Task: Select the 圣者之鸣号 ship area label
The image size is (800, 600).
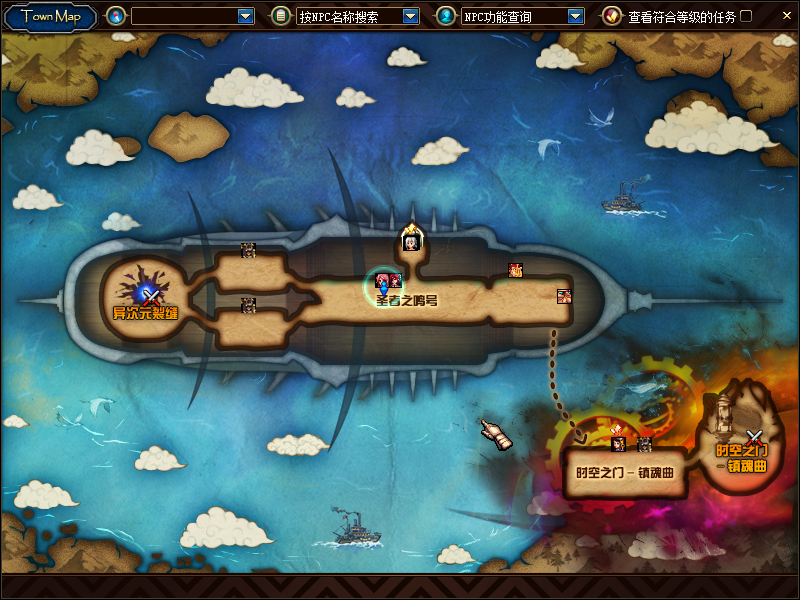Action: (x=407, y=300)
